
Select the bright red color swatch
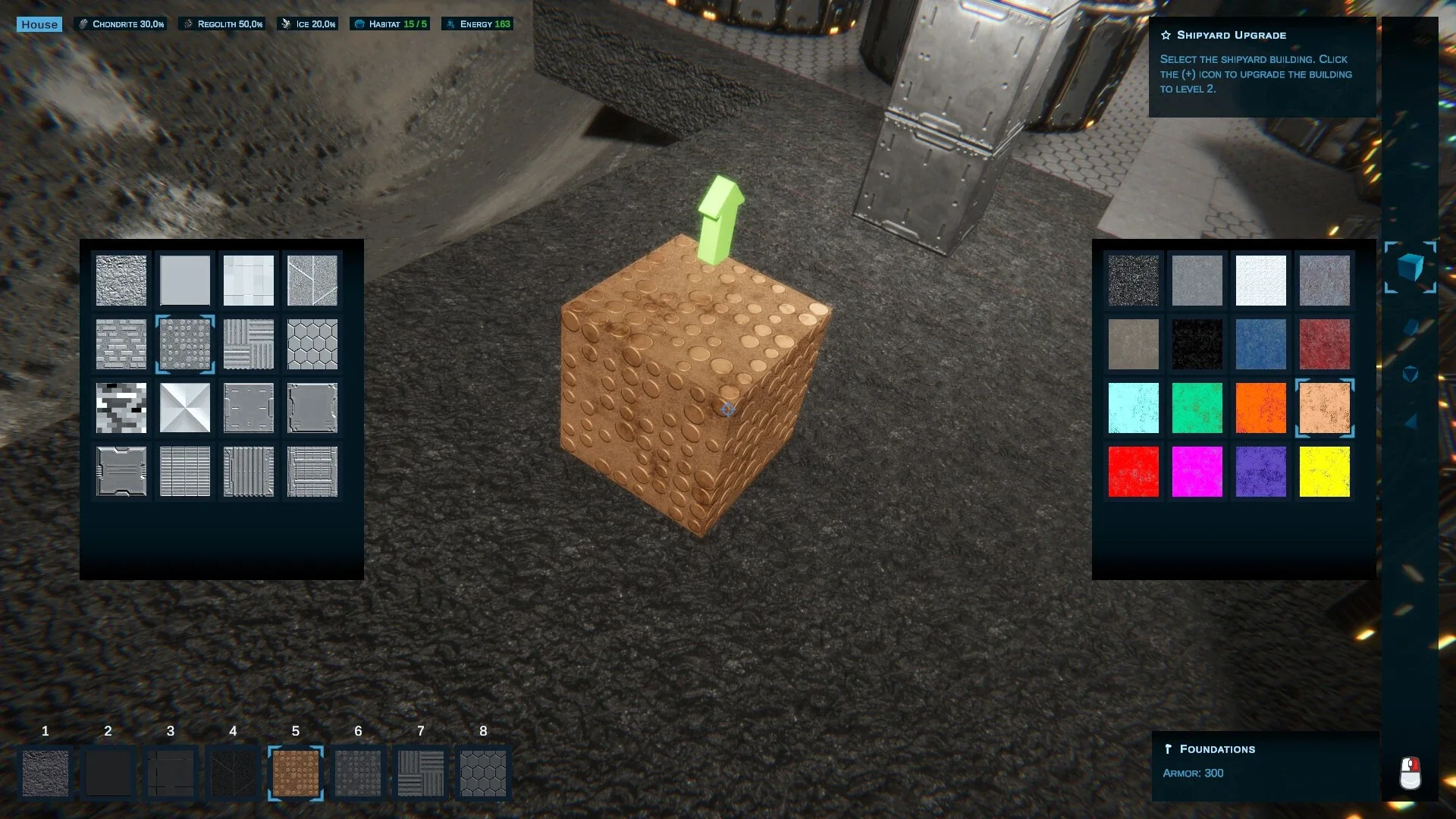1134,472
